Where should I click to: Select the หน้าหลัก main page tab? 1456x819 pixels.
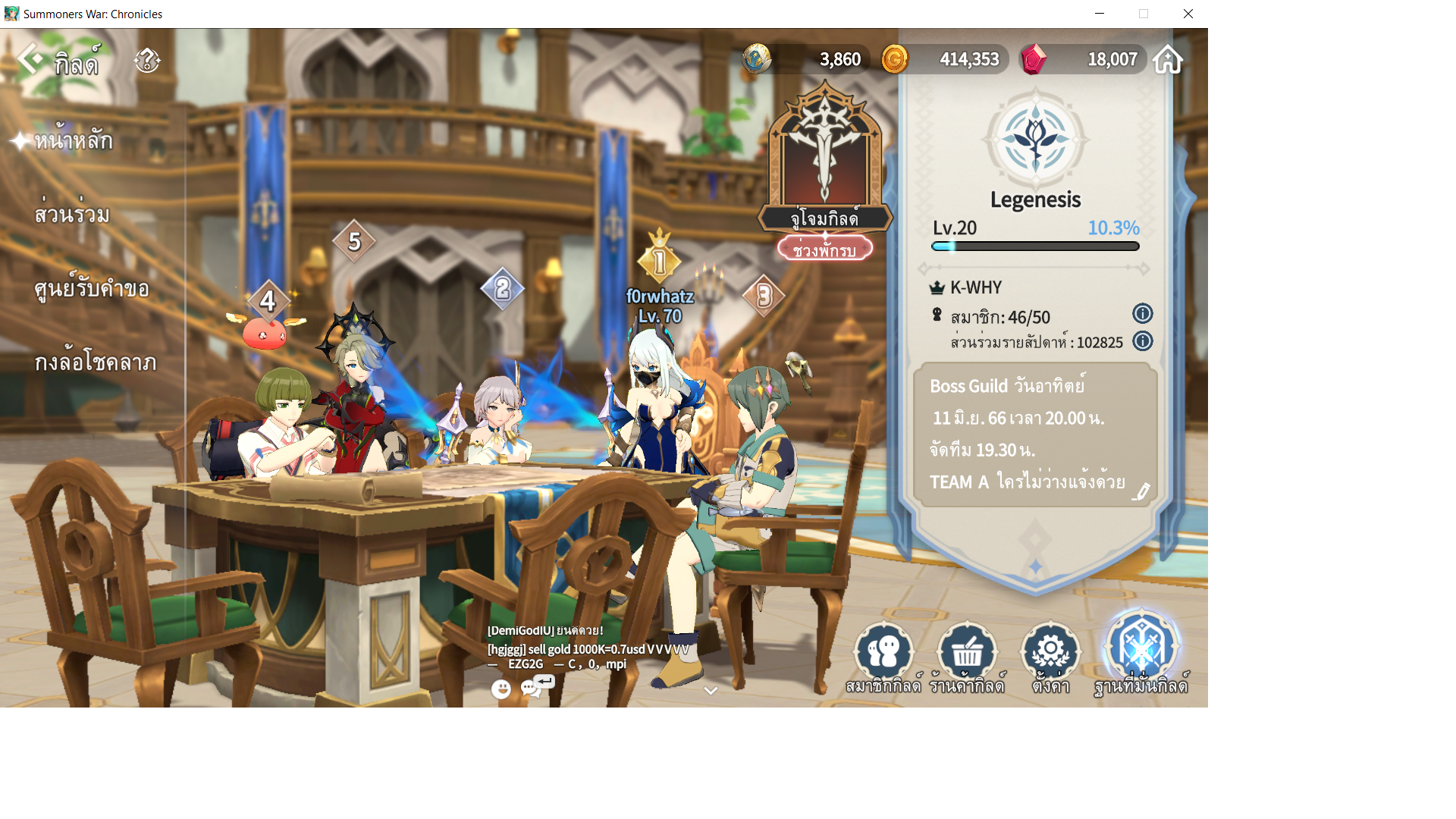tap(73, 140)
